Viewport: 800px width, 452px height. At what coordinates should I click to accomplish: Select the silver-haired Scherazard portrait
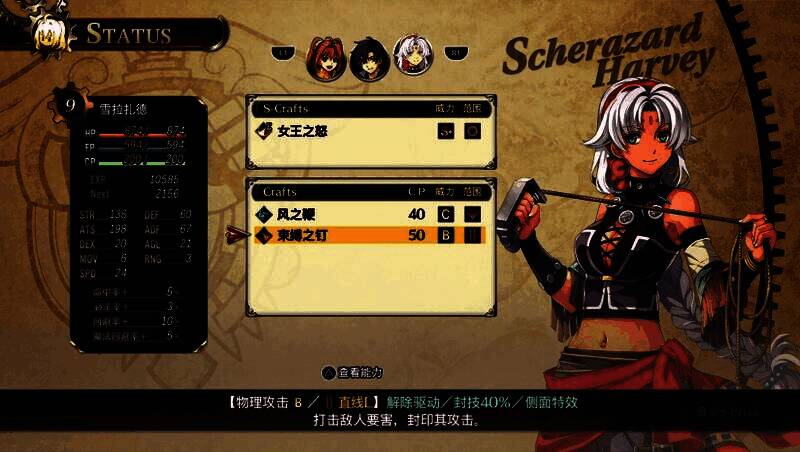point(409,55)
